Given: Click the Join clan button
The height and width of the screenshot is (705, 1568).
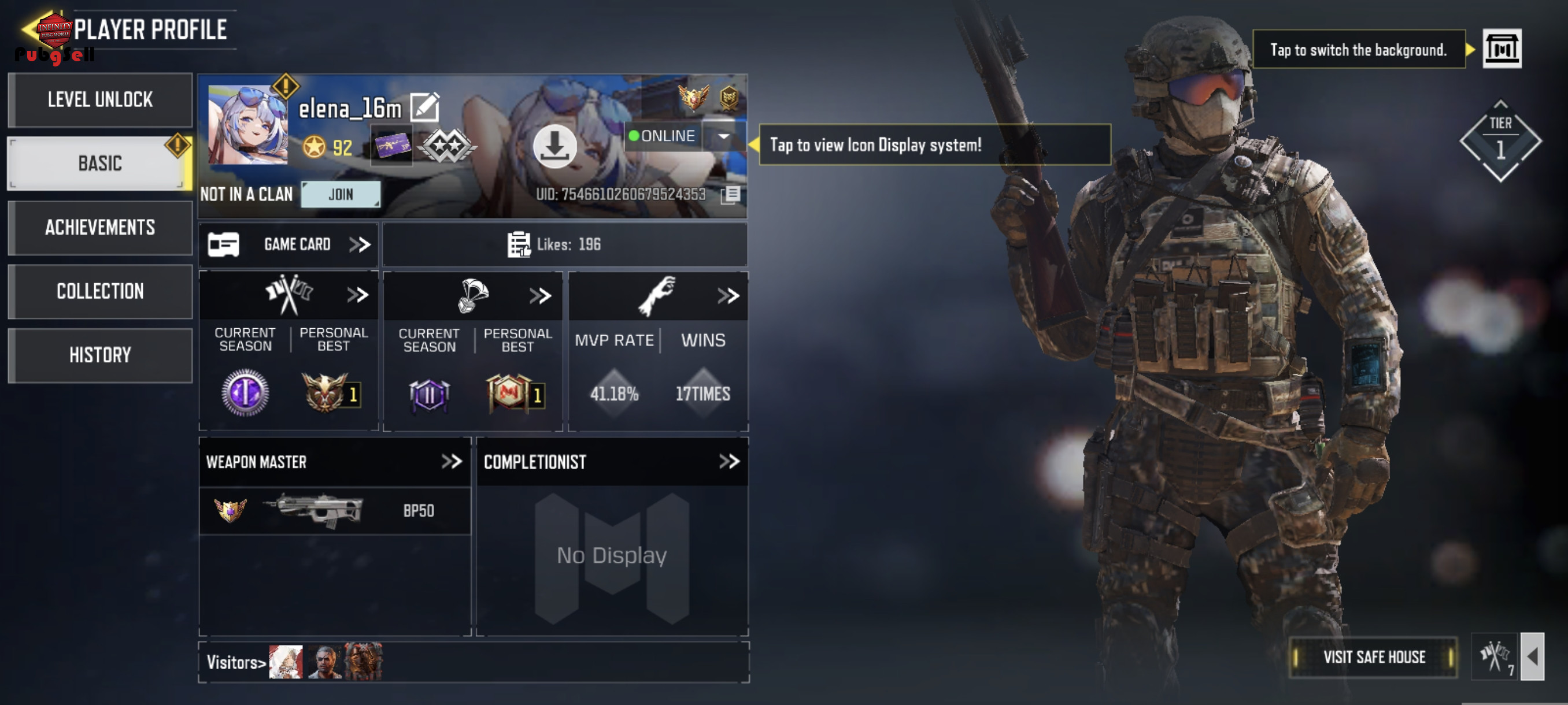Looking at the screenshot, I should [341, 195].
